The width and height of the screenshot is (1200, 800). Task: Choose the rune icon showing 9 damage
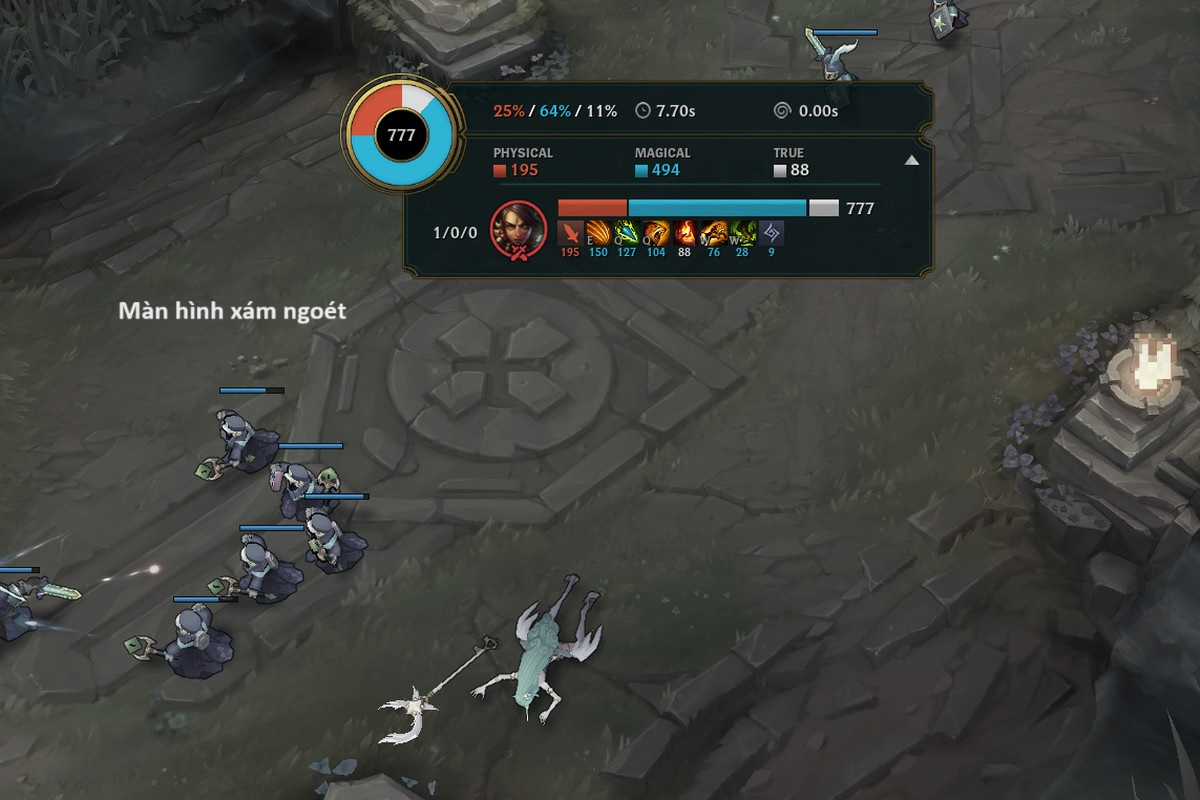pyautogui.click(x=771, y=233)
